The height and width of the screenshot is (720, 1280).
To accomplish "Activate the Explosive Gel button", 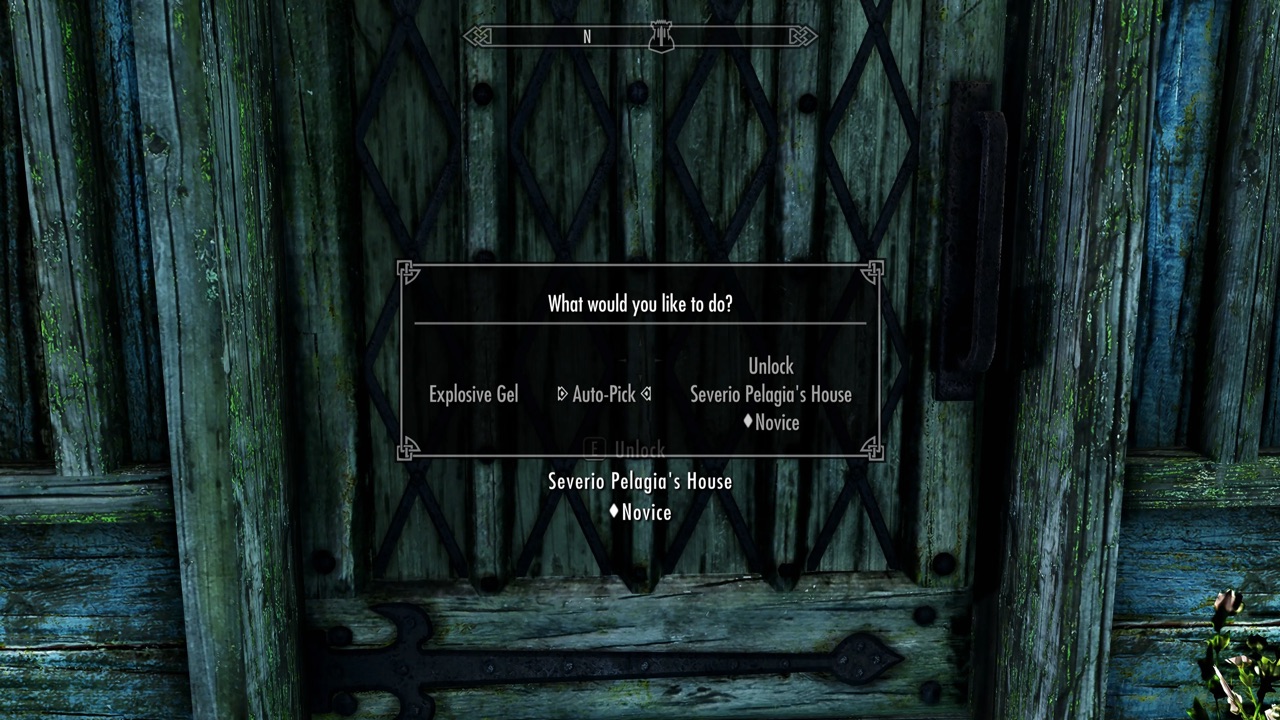I will tap(473, 394).
